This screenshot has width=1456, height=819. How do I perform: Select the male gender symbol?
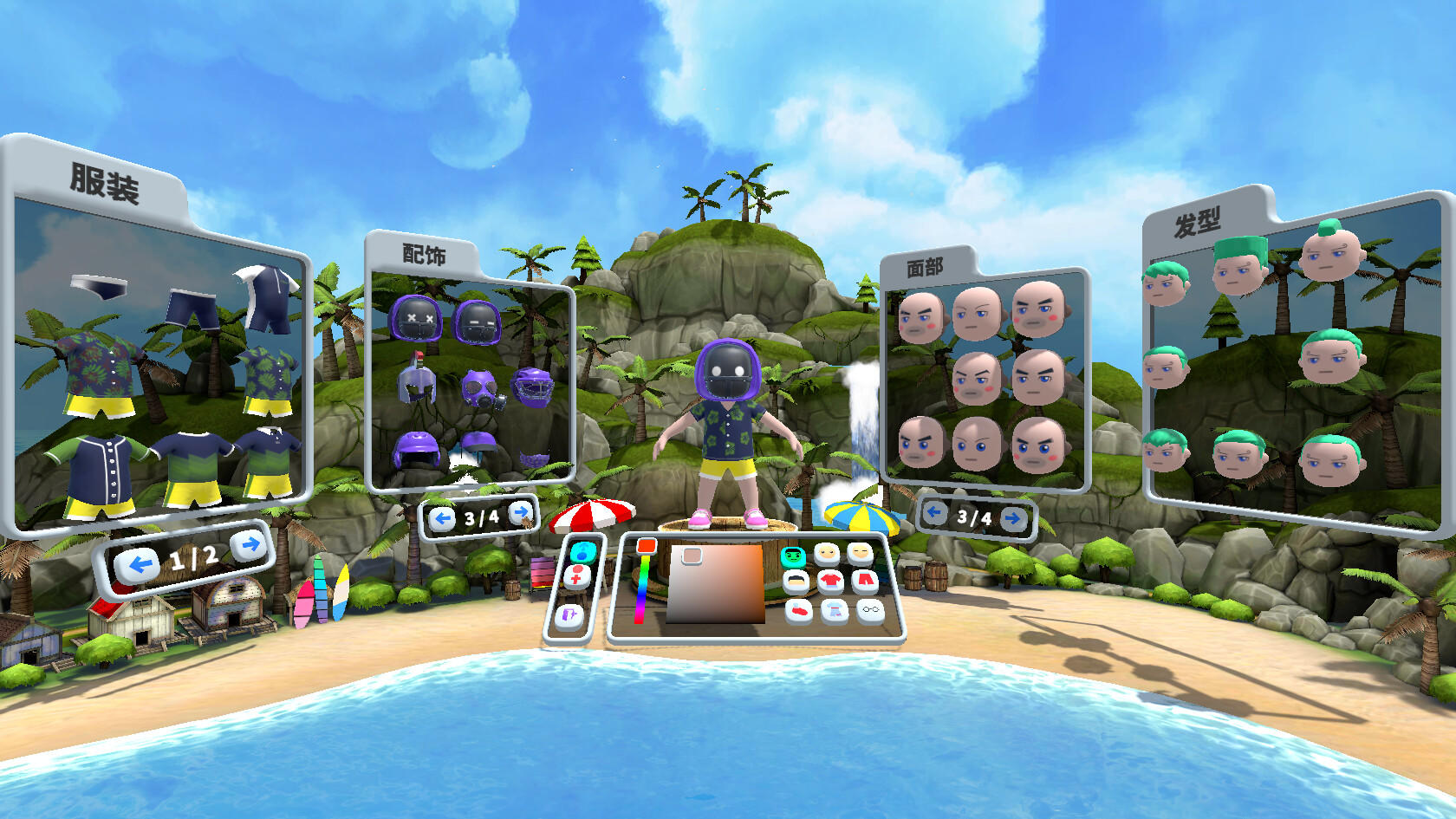coord(582,554)
